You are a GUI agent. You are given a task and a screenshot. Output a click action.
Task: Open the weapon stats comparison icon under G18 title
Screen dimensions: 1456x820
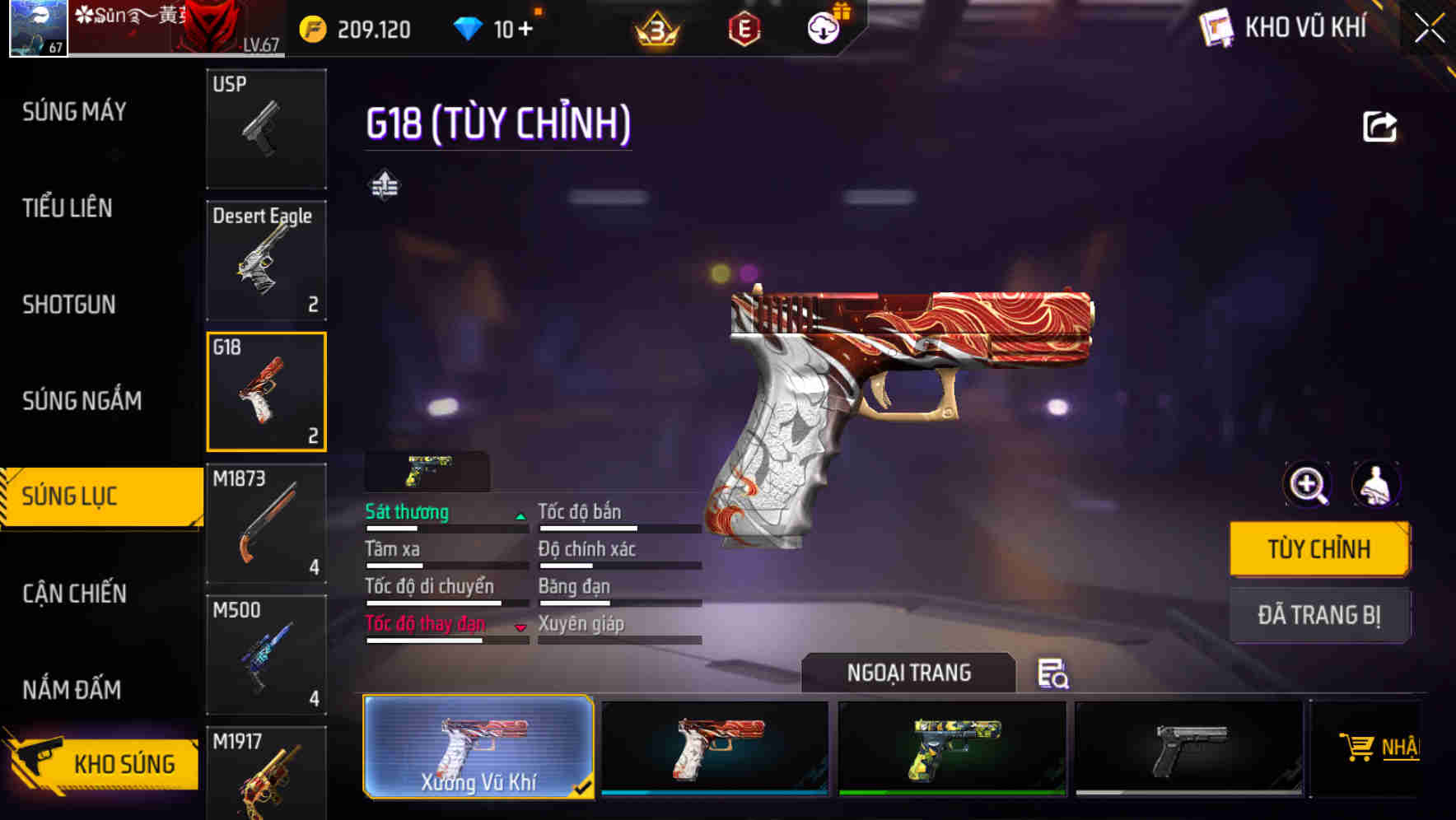tap(384, 185)
